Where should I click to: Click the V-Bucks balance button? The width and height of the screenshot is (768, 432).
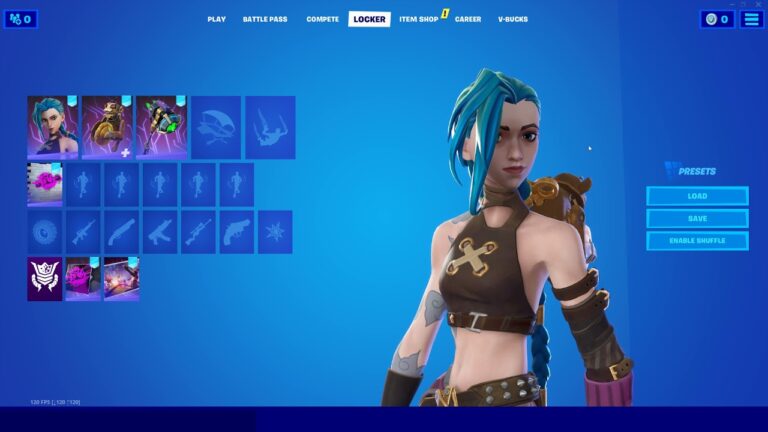point(717,19)
